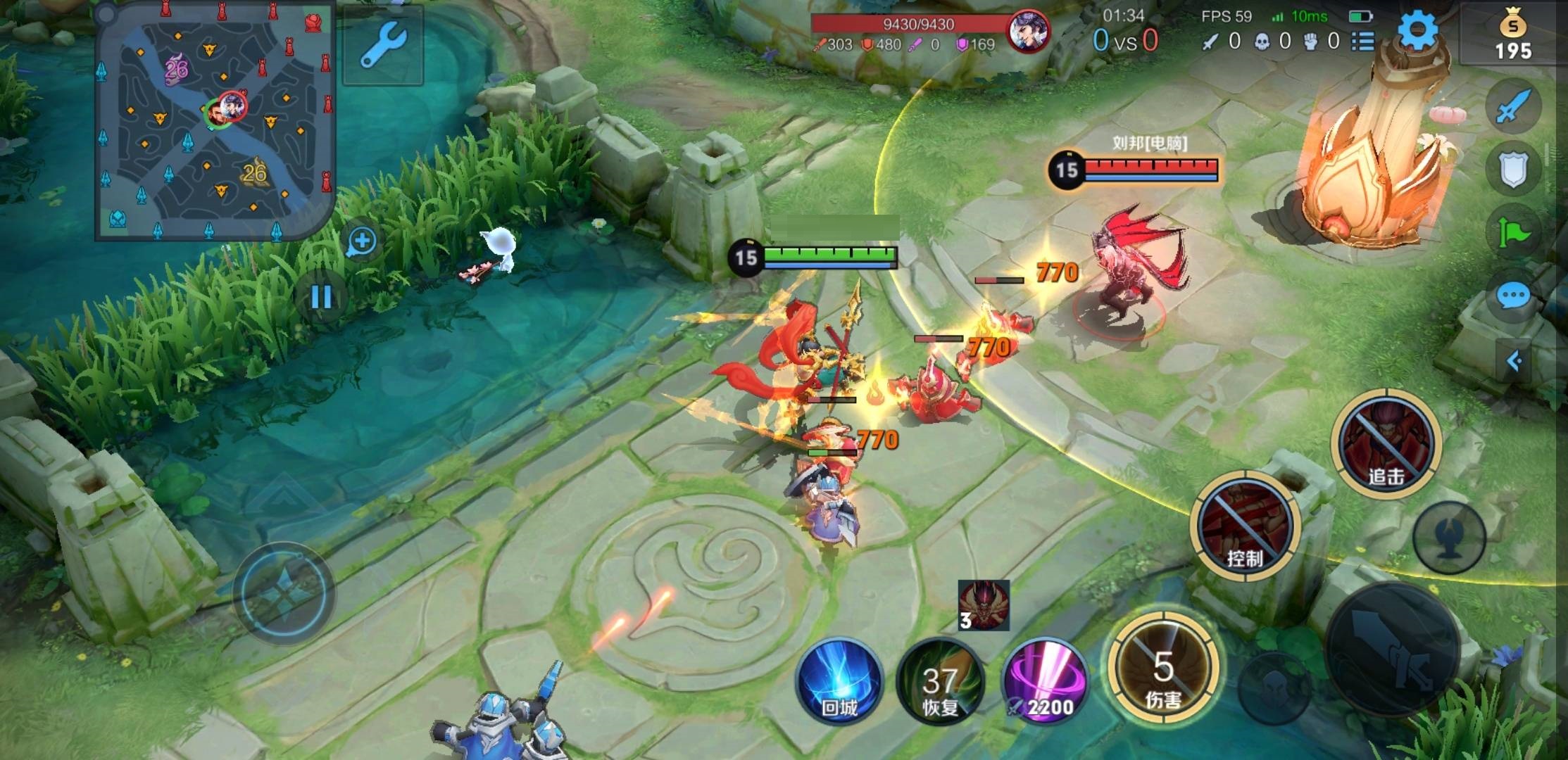This screenshot has height=760, width=1568.
Task: Pause the game with the pause button
Action: (x=322, y=297)
